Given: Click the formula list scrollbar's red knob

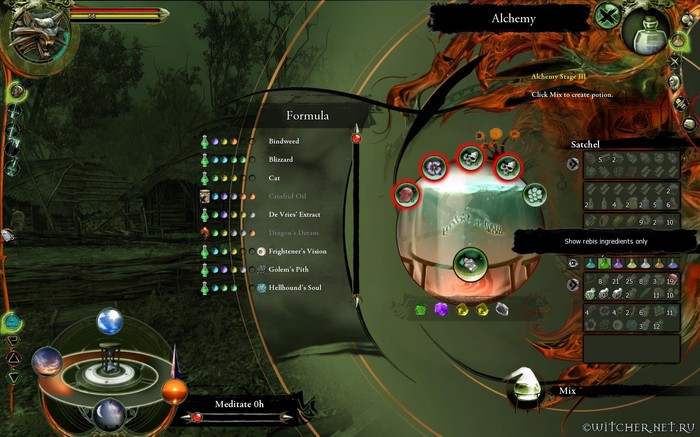Looking at the screenshot, I should [x=355, y=139].
